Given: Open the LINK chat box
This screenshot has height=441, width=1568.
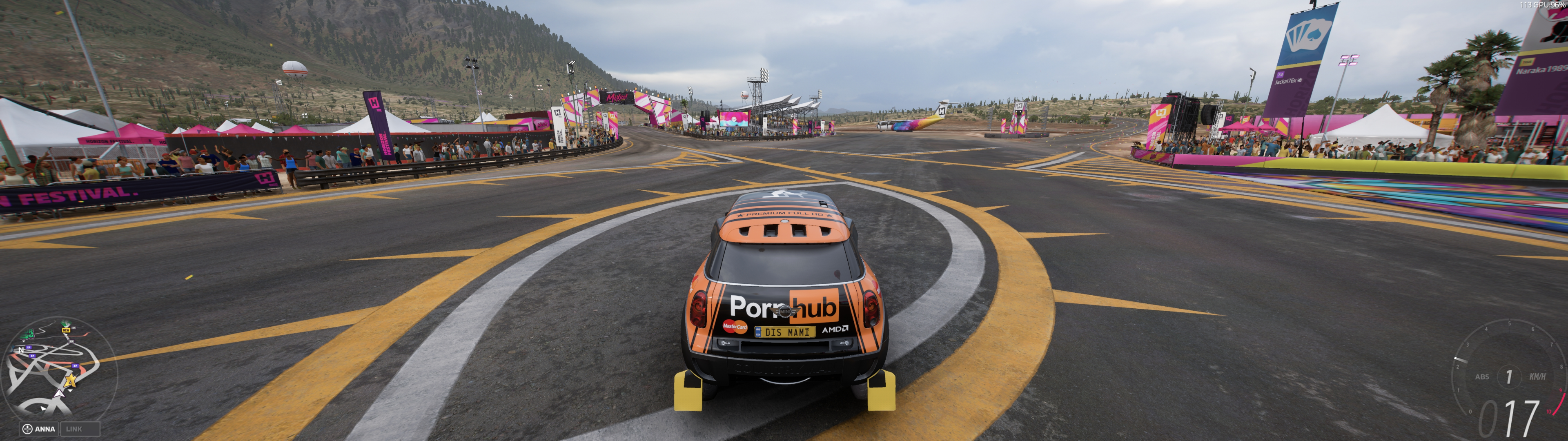Looking at the screenshot, I should click(80, 429).
